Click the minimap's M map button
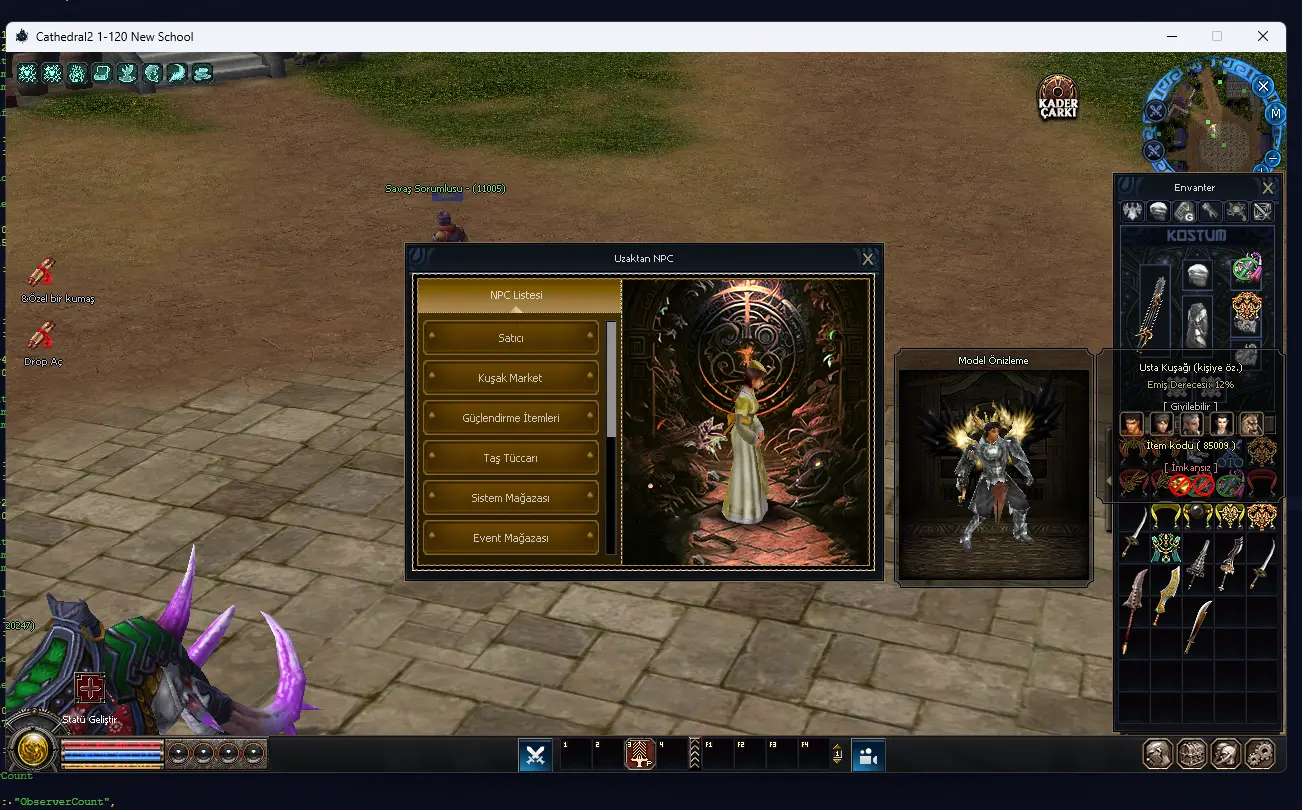1302x810 pixels. (x=1275, y=114)
